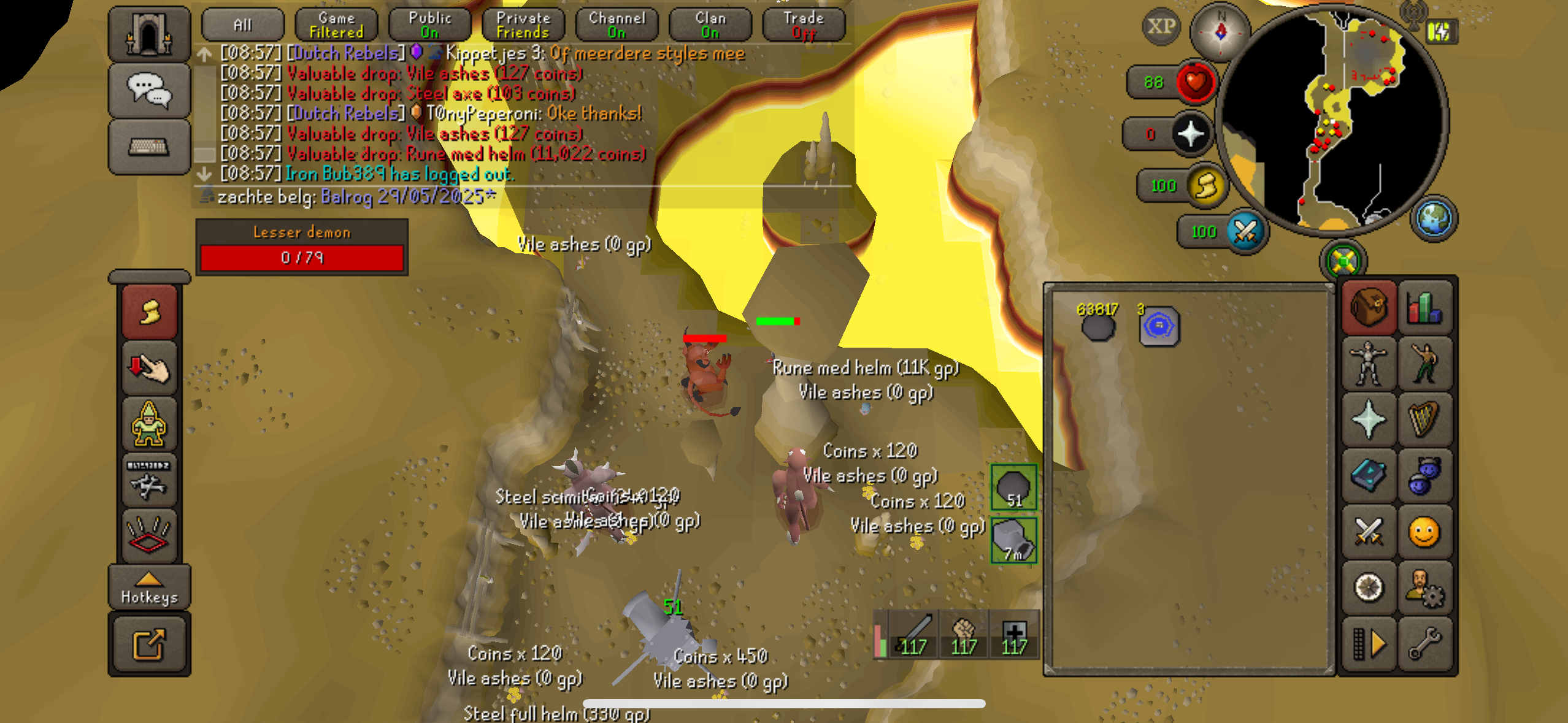Select the Public chat tab
Viewport: 1568px width, 723px height.
click(429, 25)
